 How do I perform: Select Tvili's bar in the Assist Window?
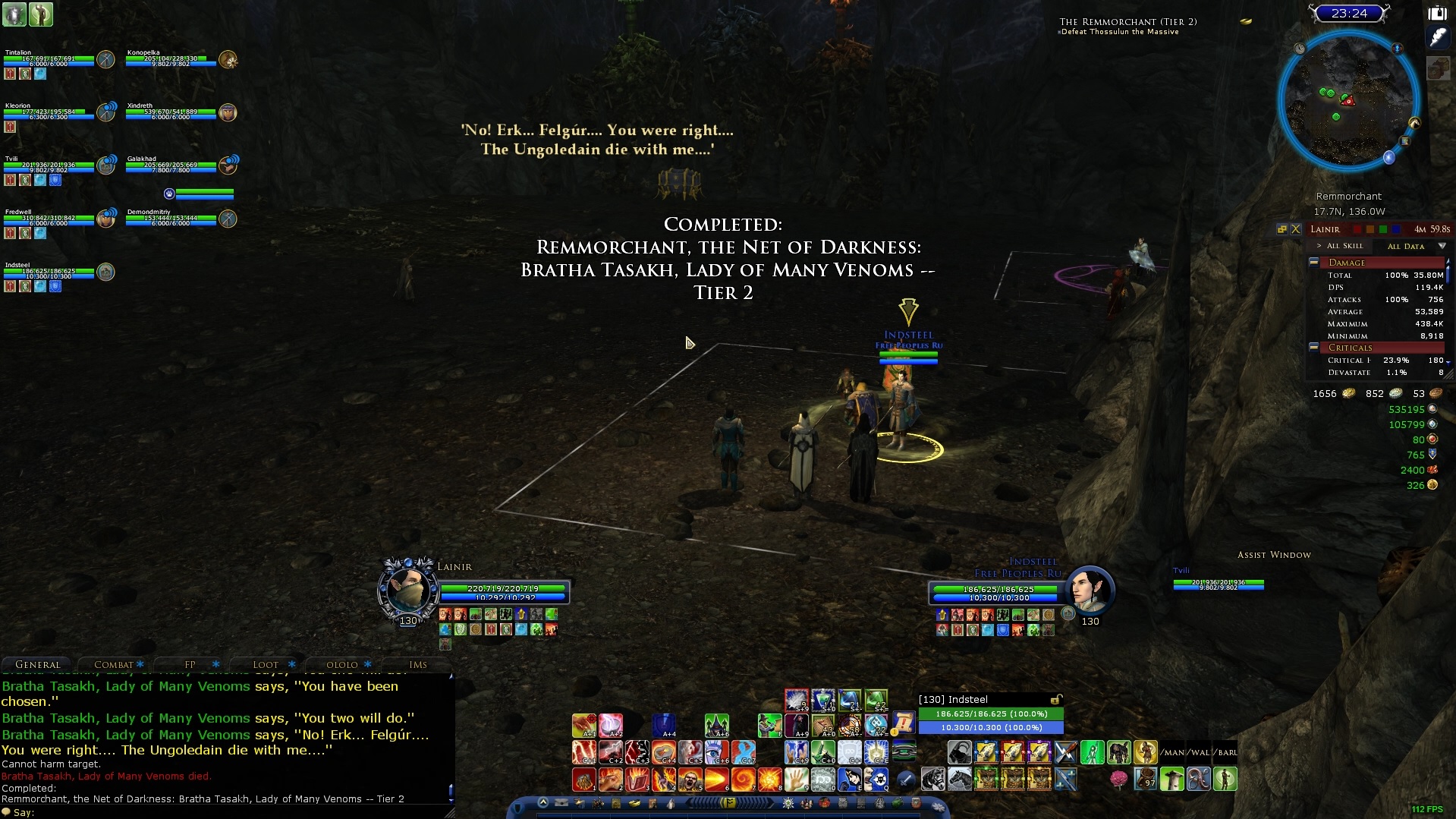coord(1219,584)
